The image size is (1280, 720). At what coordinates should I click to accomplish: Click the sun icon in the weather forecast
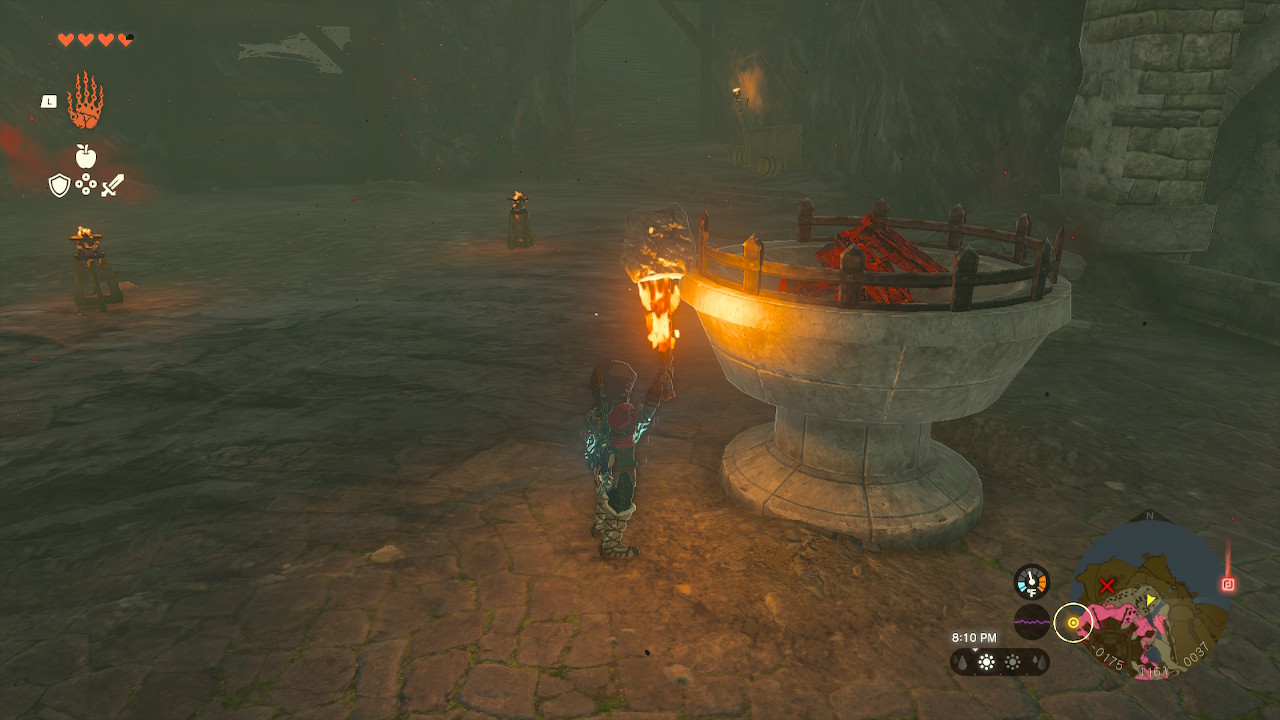tap(987, 662)
